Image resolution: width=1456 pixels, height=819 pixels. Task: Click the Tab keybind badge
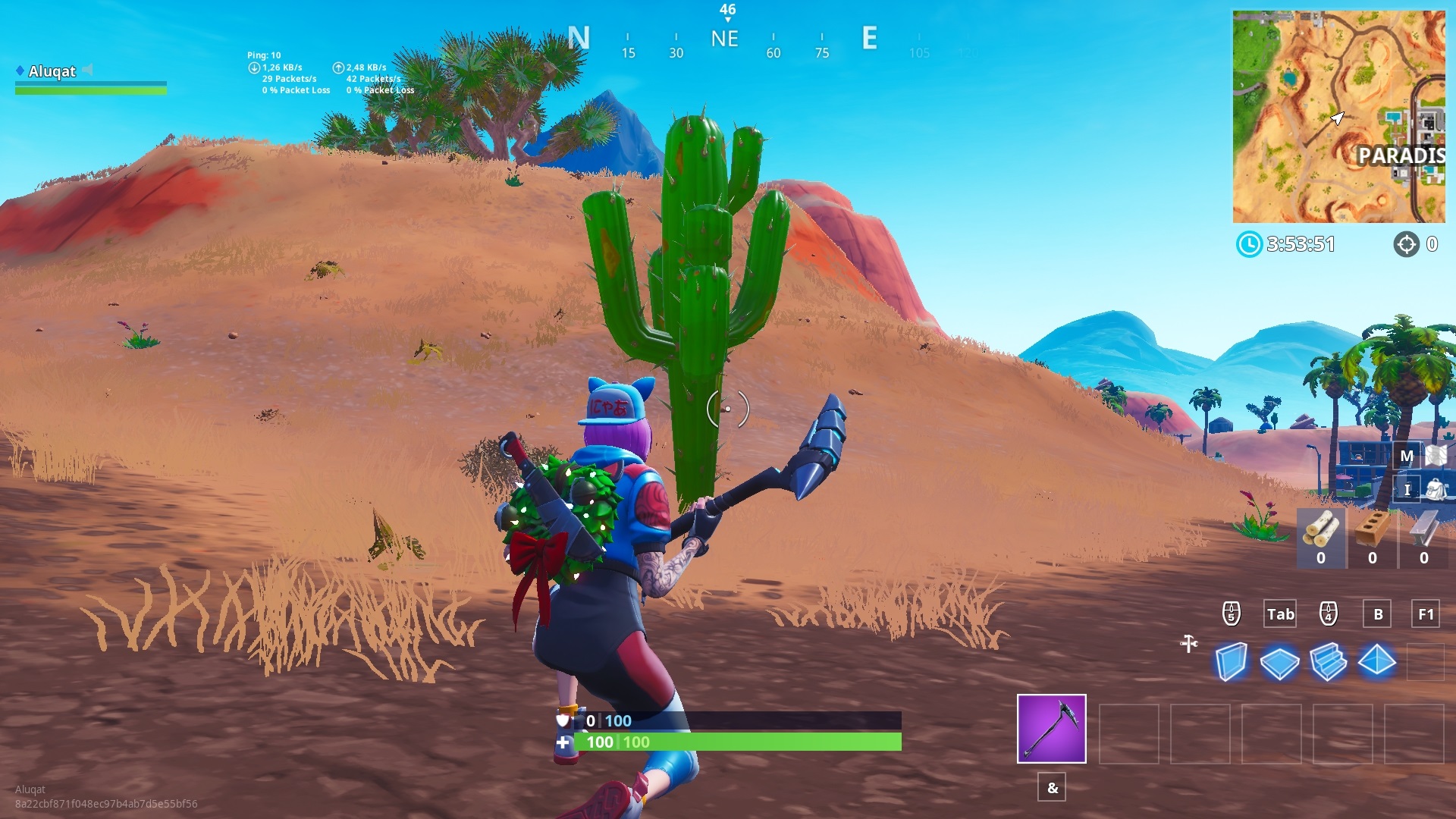1280,614
